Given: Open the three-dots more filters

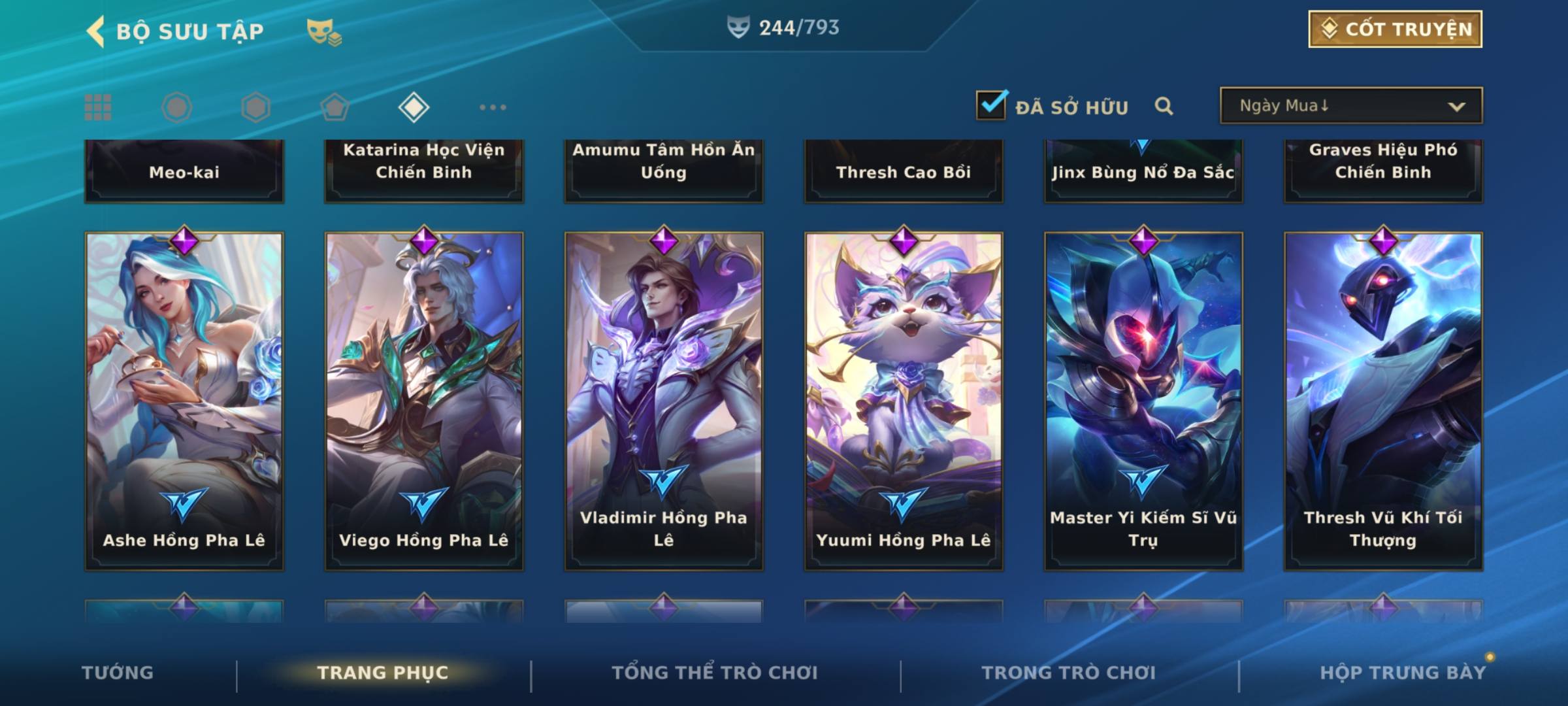Looking at the screenshot, I should 493,107.
